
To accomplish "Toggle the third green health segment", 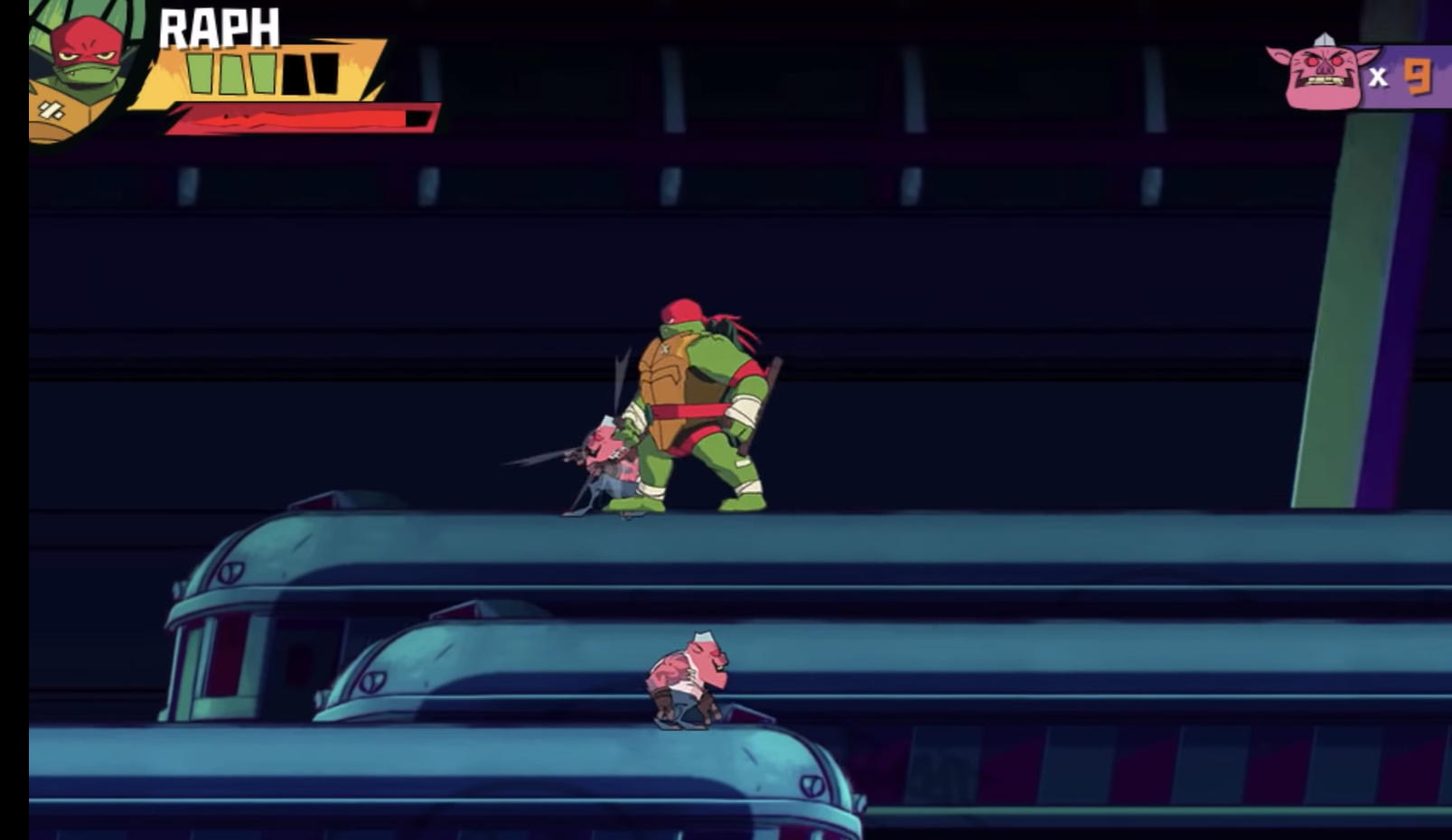I will [265, 74].
